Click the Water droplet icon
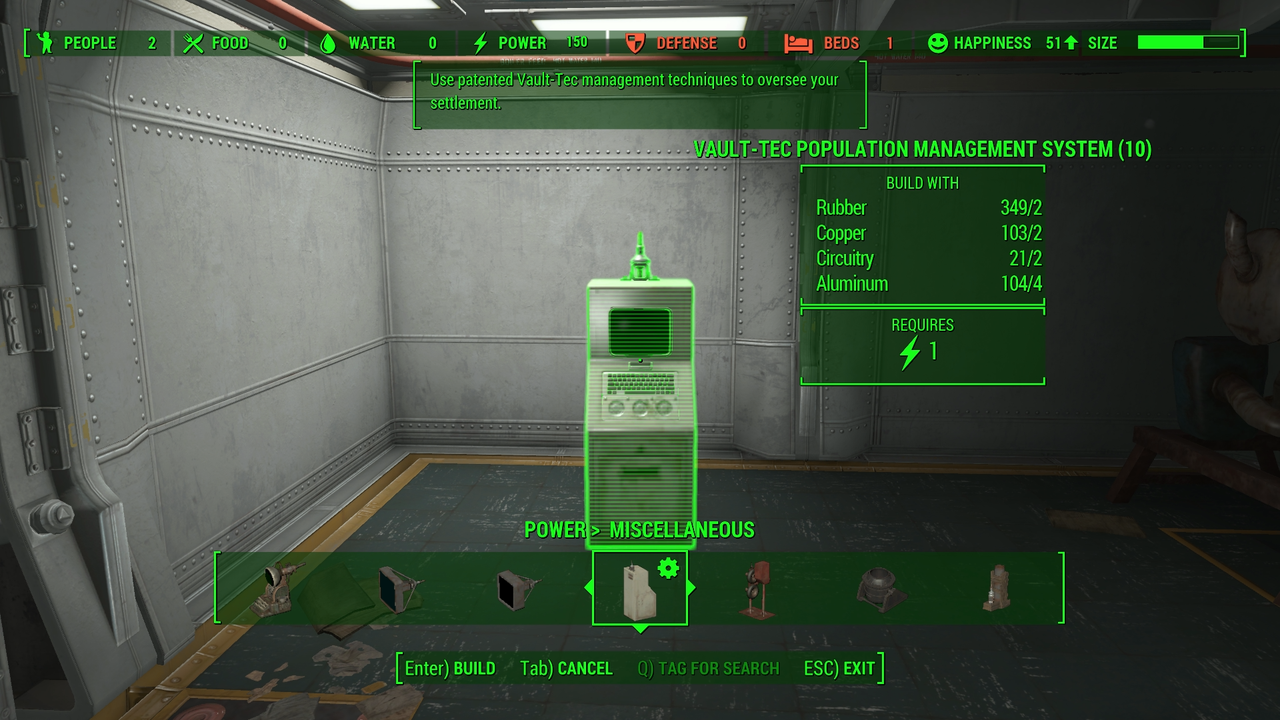 [326, 43]
